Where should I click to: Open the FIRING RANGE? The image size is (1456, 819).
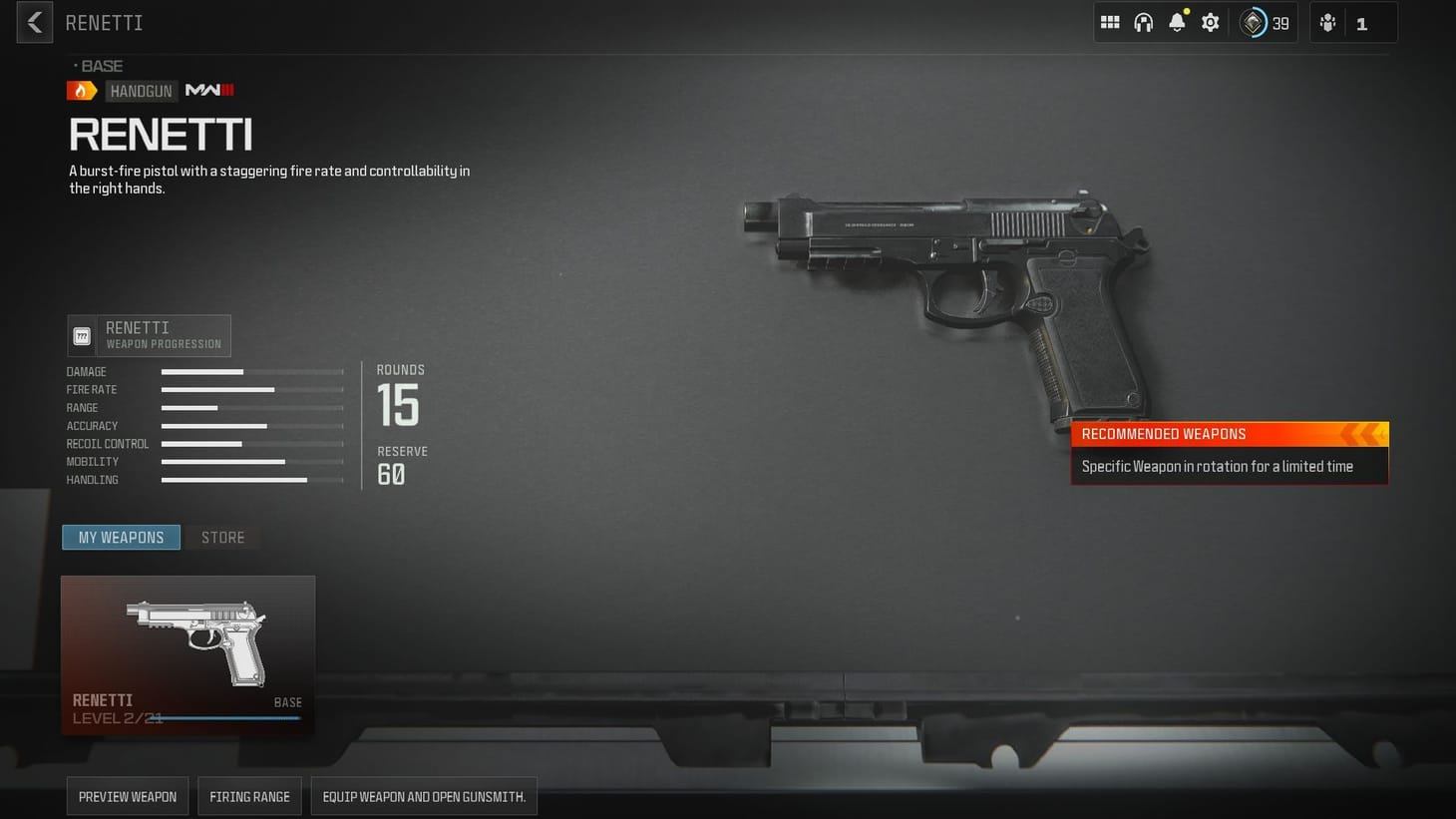(249, 796)
